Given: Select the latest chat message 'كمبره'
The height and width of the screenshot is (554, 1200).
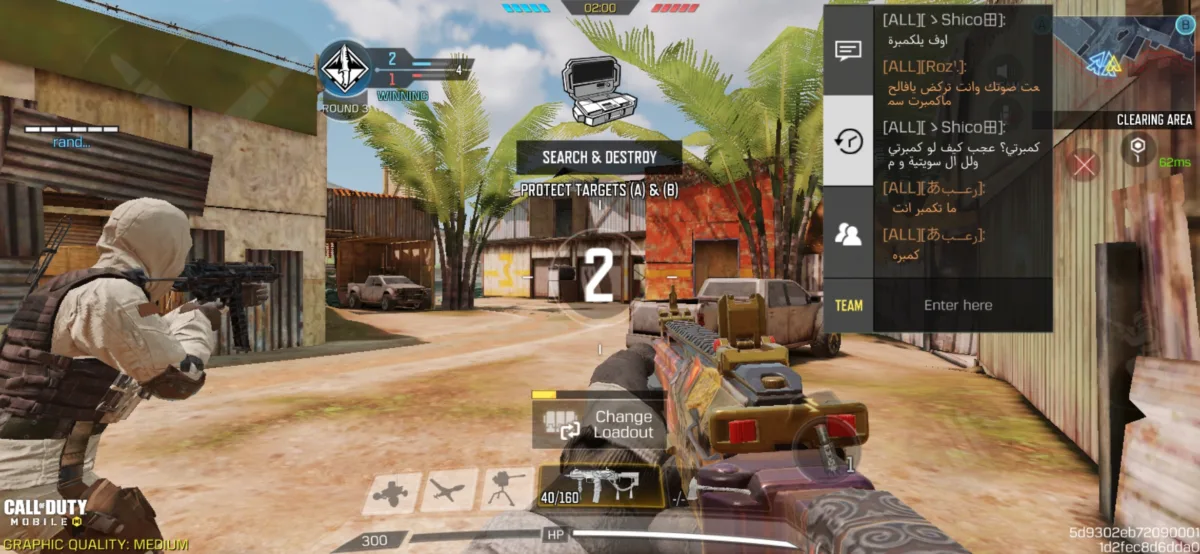Looking at the screenshot, I should 904,255.
